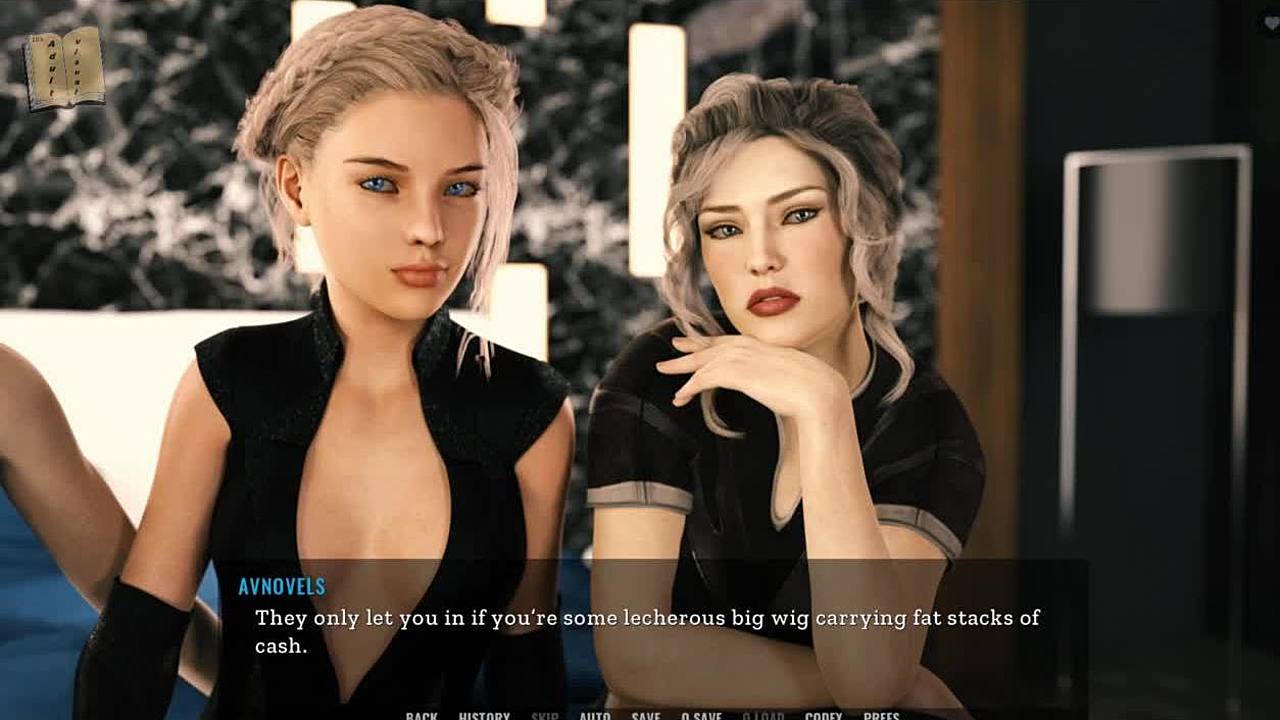The width and height of the screenshot is (1280, 720).
Task: Go back with the Back button
Action: (x=421, y=715)
